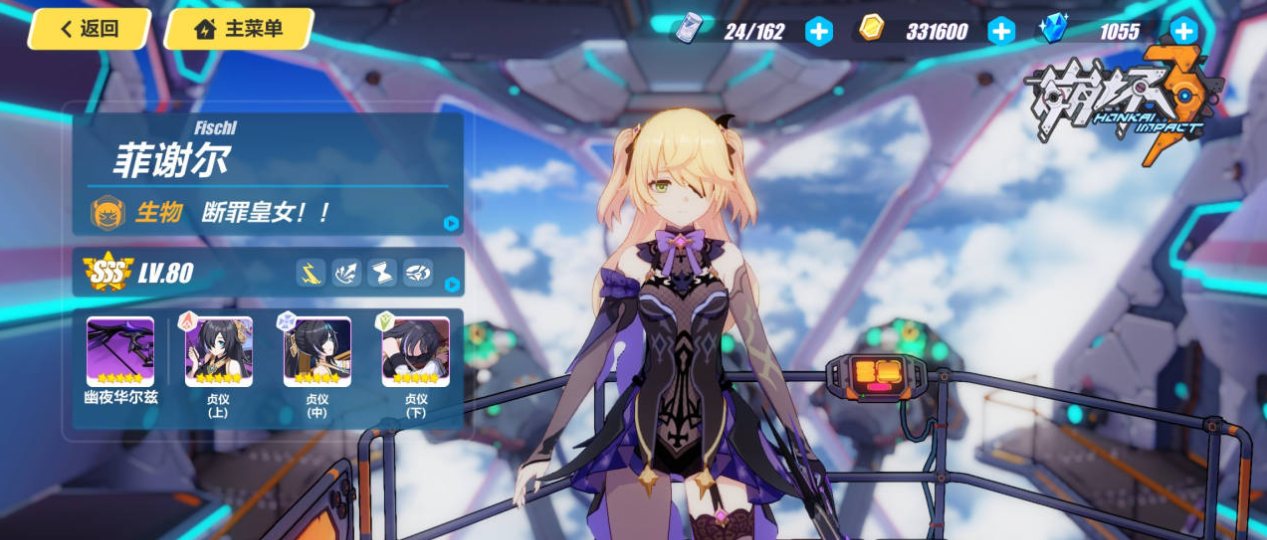
Task: Open the SSS rank star badge
Action: [108, 272]
